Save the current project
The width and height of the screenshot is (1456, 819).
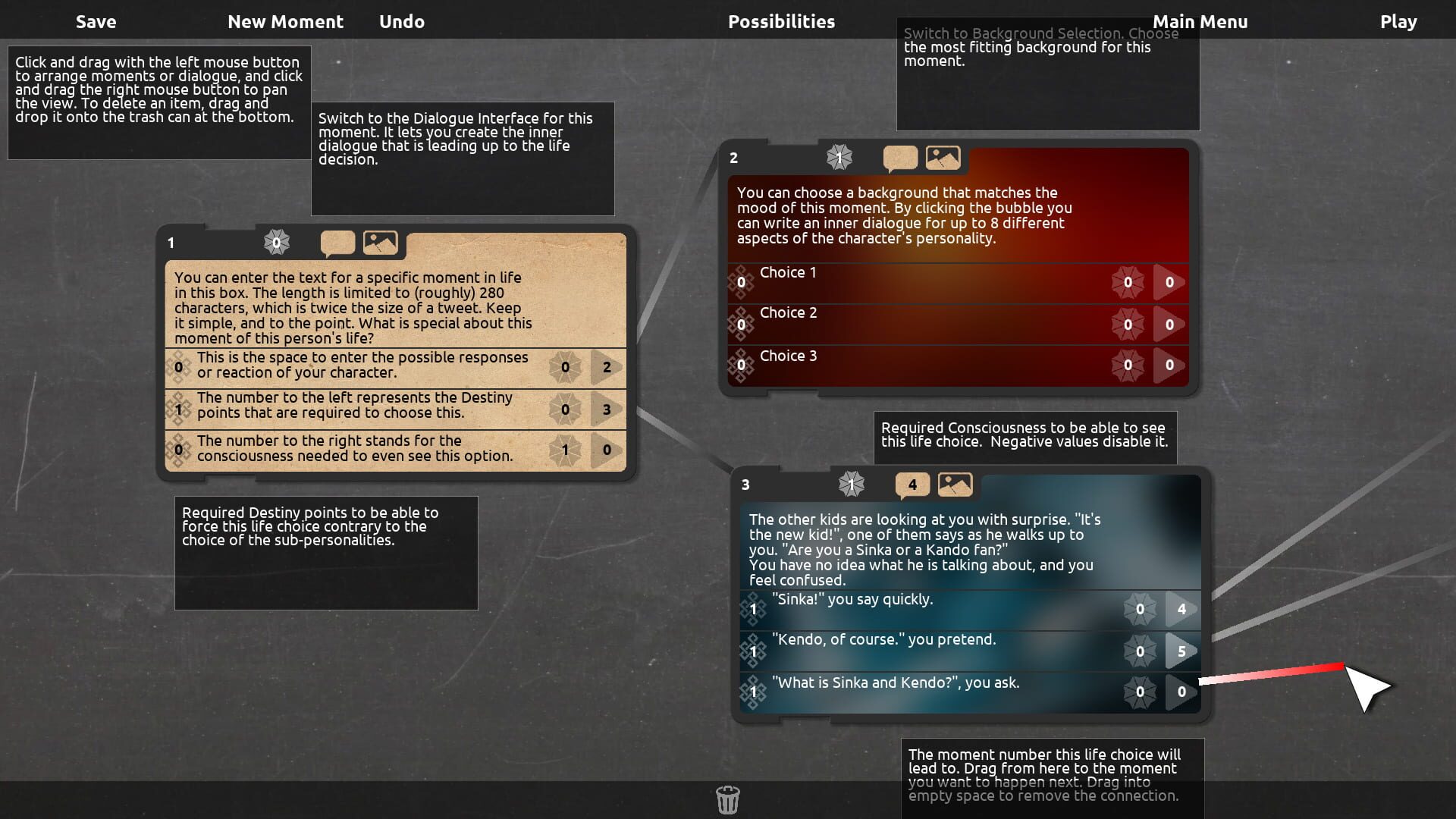coord(96,21)
